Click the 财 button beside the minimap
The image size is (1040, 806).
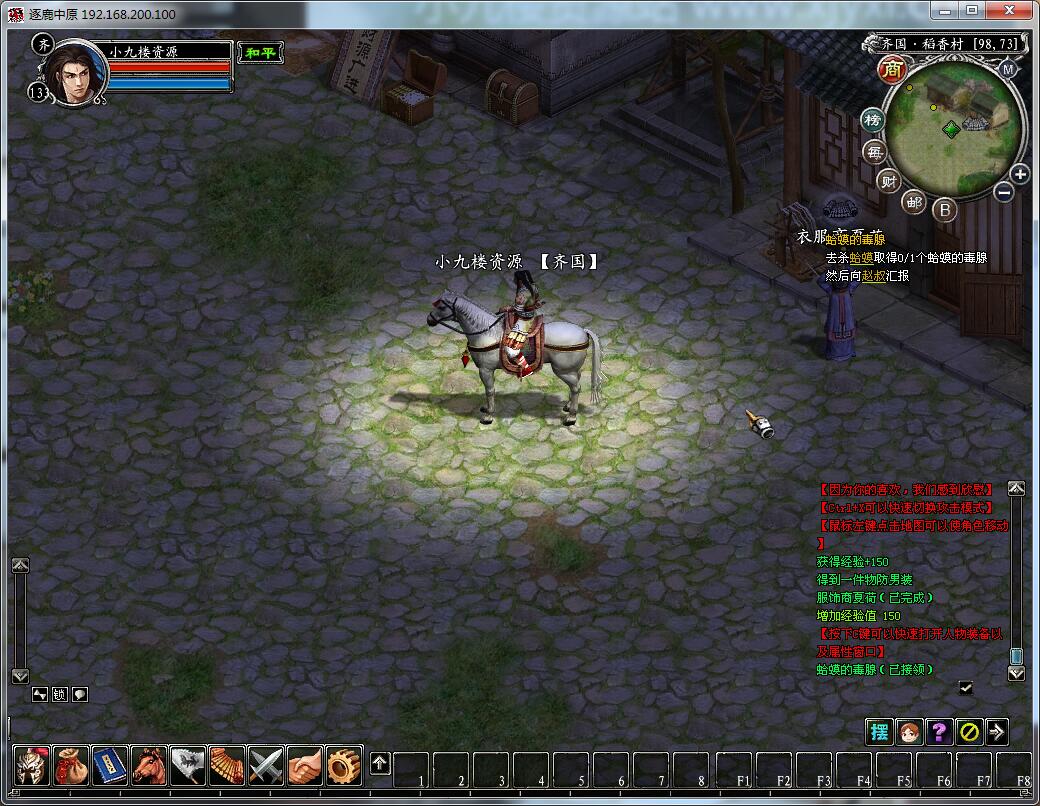point(888,180)
